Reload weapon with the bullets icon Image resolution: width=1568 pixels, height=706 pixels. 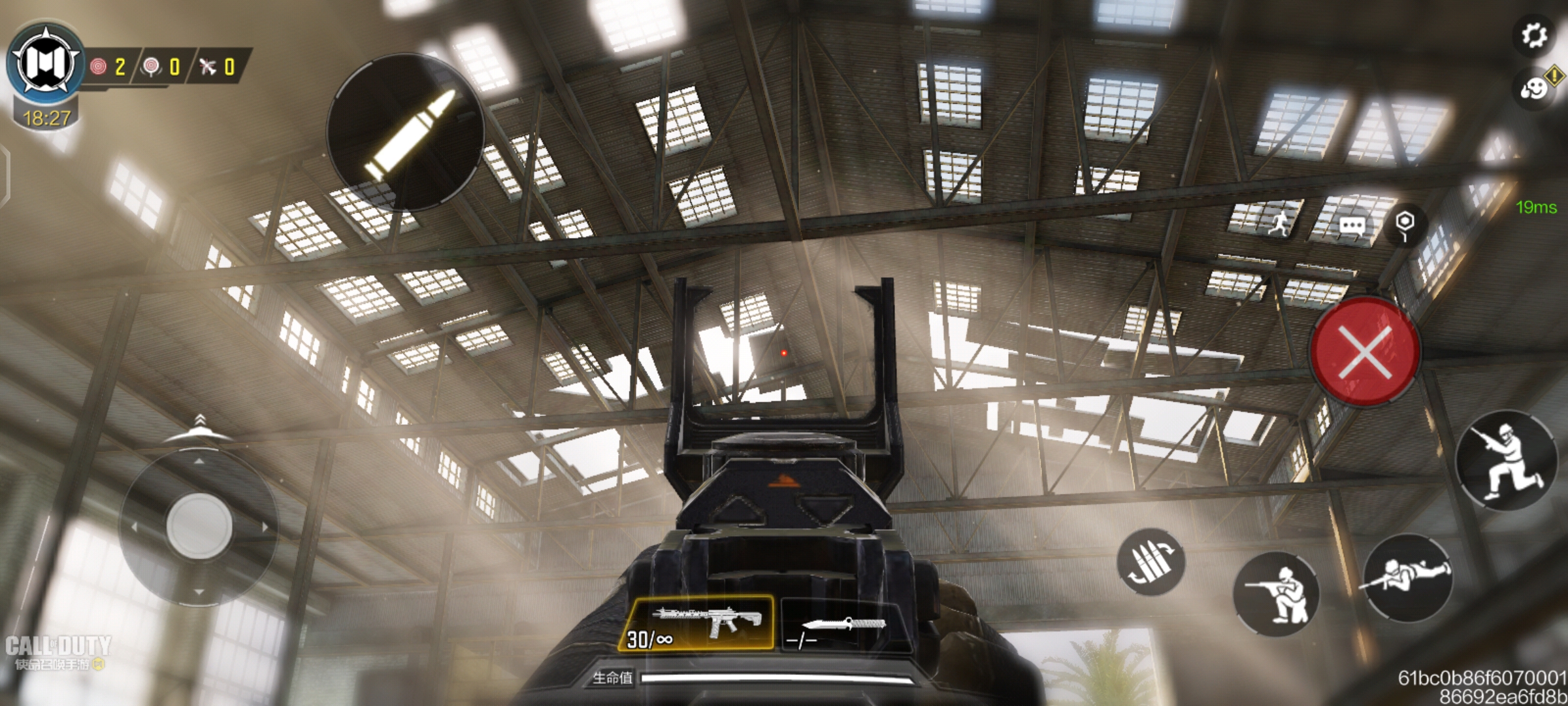(x=1150, y=562)
